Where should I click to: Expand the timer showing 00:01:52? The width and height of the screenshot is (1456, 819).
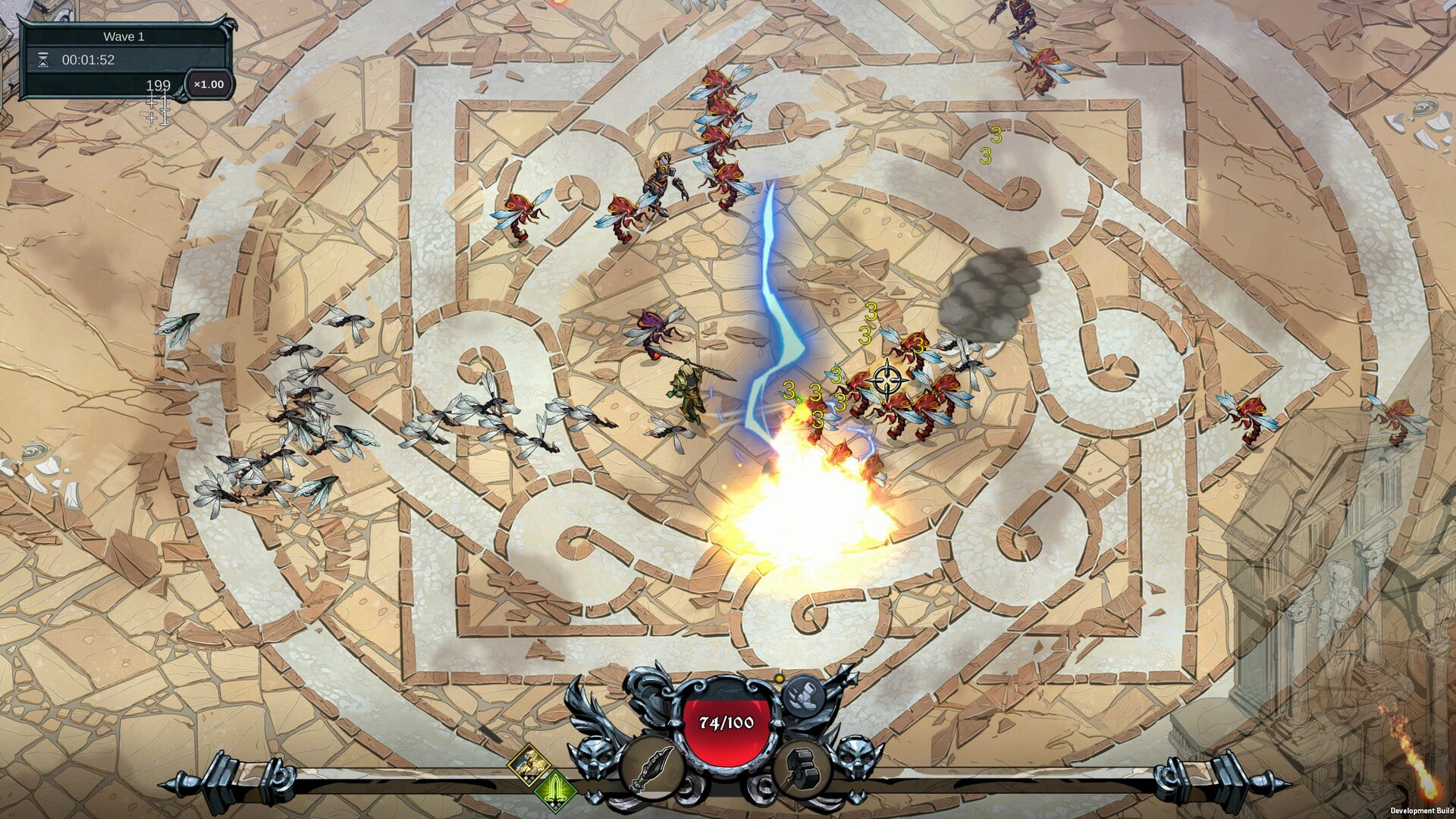[89, 59]
